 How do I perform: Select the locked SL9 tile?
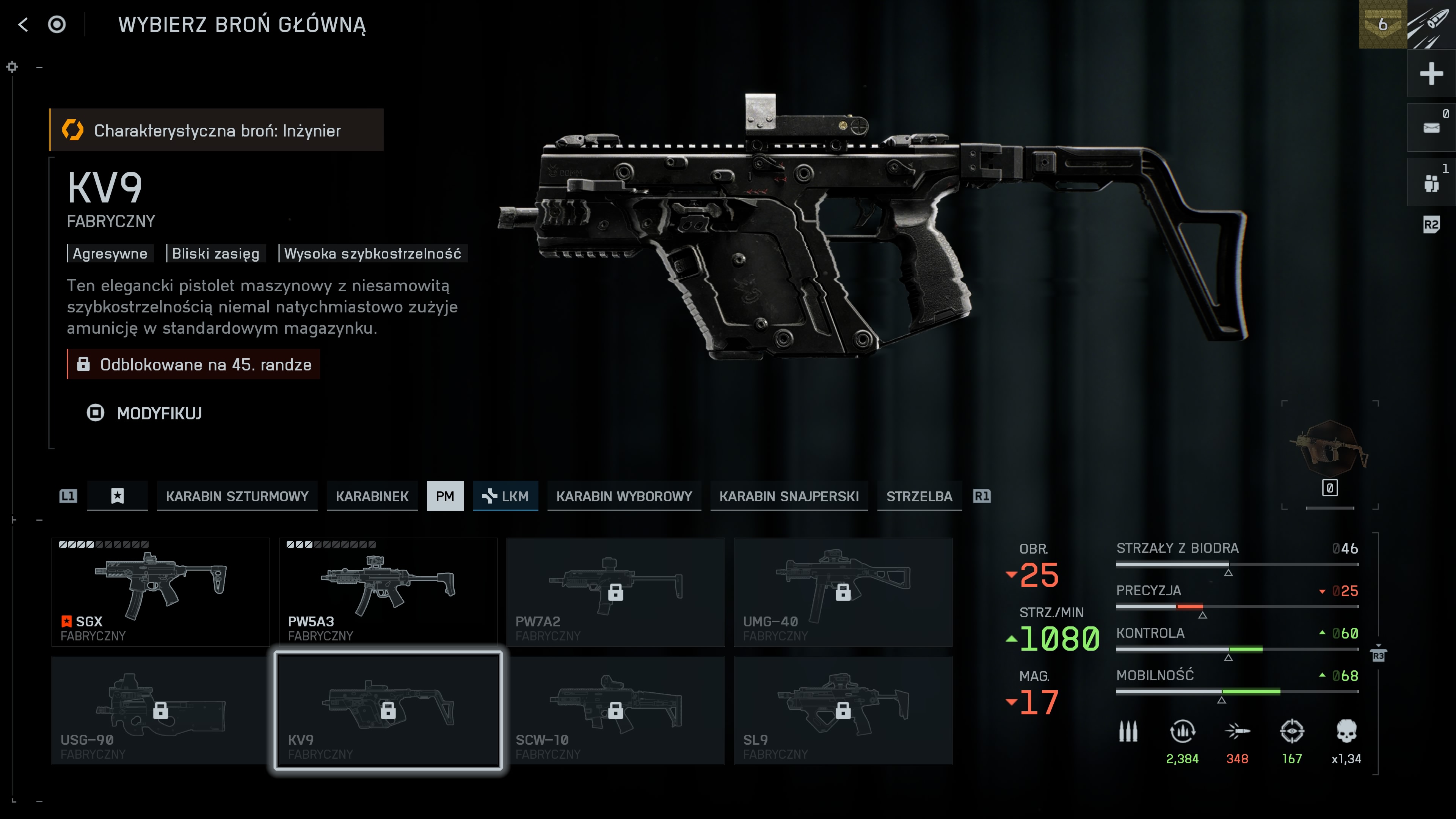tap(843, 710)
